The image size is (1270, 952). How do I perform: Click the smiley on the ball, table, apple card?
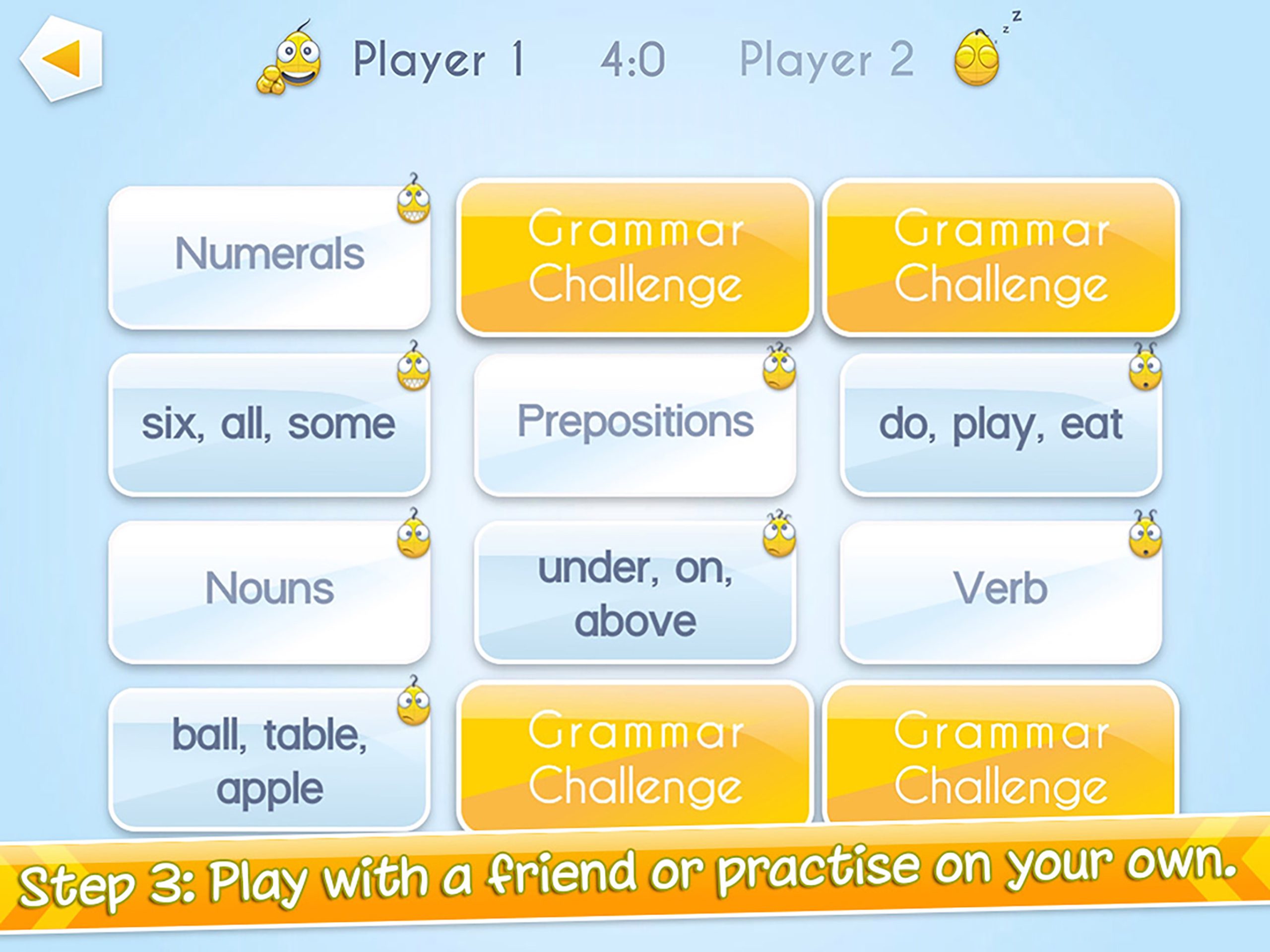415,707
